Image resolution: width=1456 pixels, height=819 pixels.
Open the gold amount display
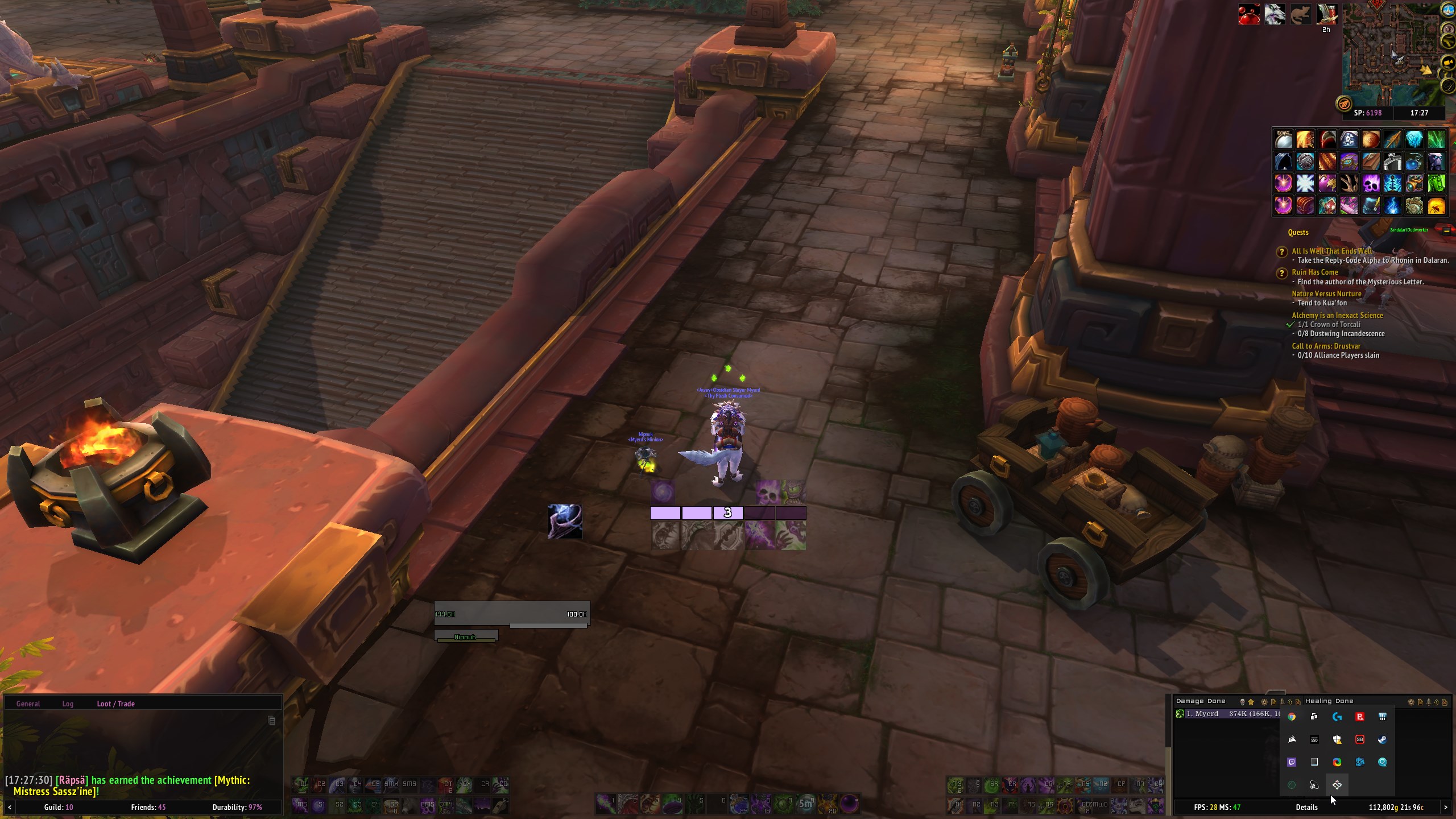click(x=1396, y=807)
